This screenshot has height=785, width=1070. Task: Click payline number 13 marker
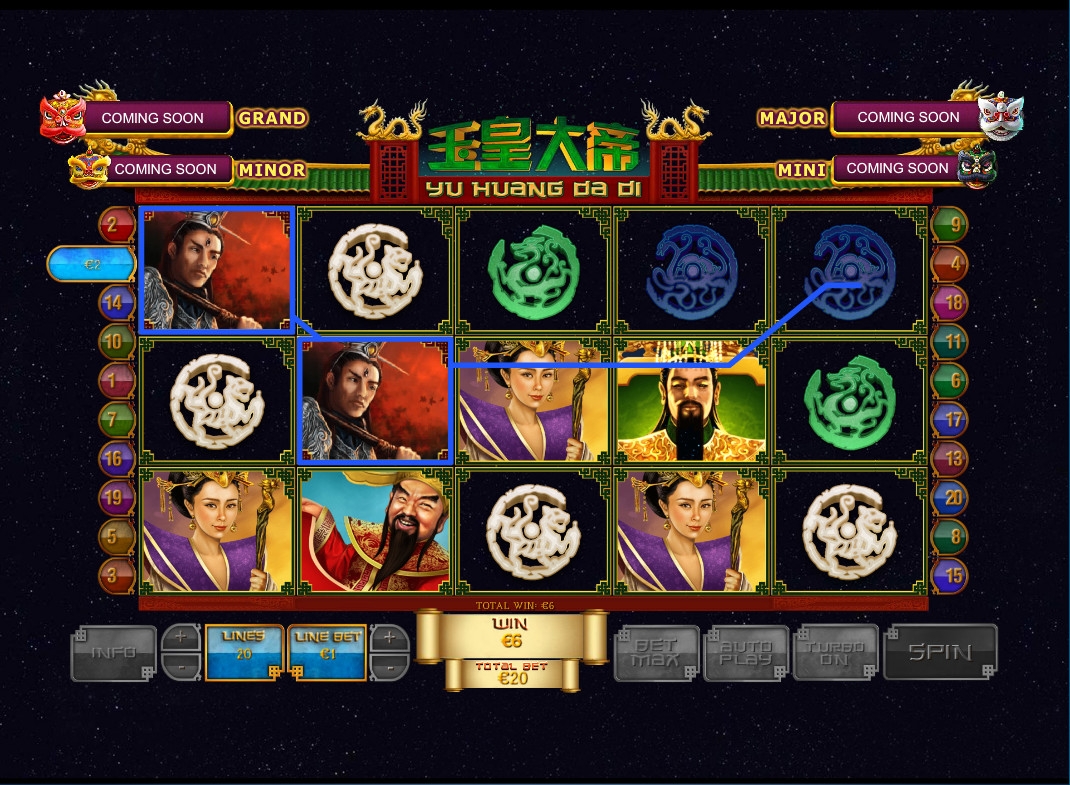pos(949,458)
